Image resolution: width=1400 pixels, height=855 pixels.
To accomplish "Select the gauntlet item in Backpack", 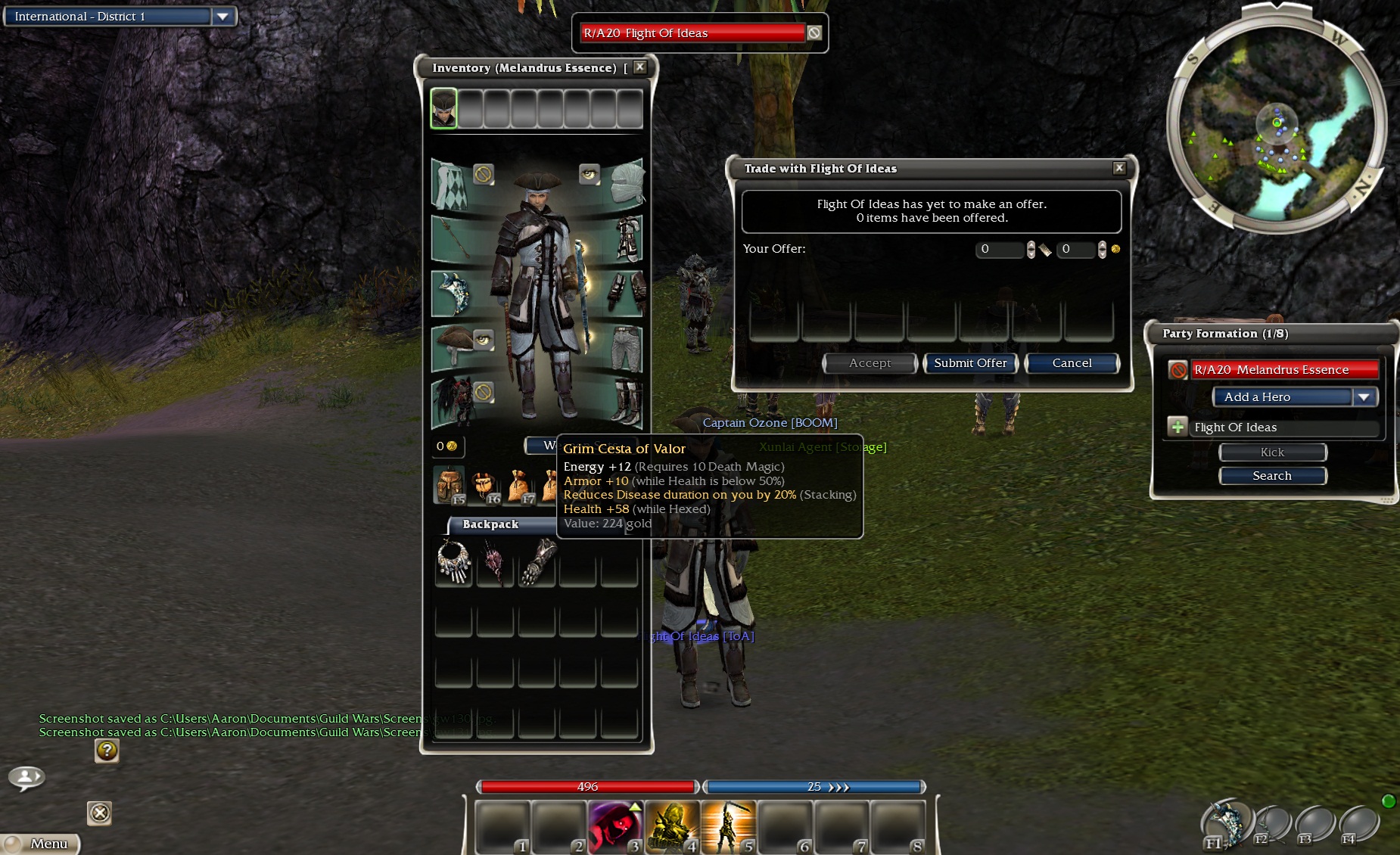I will (x=537, y=563).
